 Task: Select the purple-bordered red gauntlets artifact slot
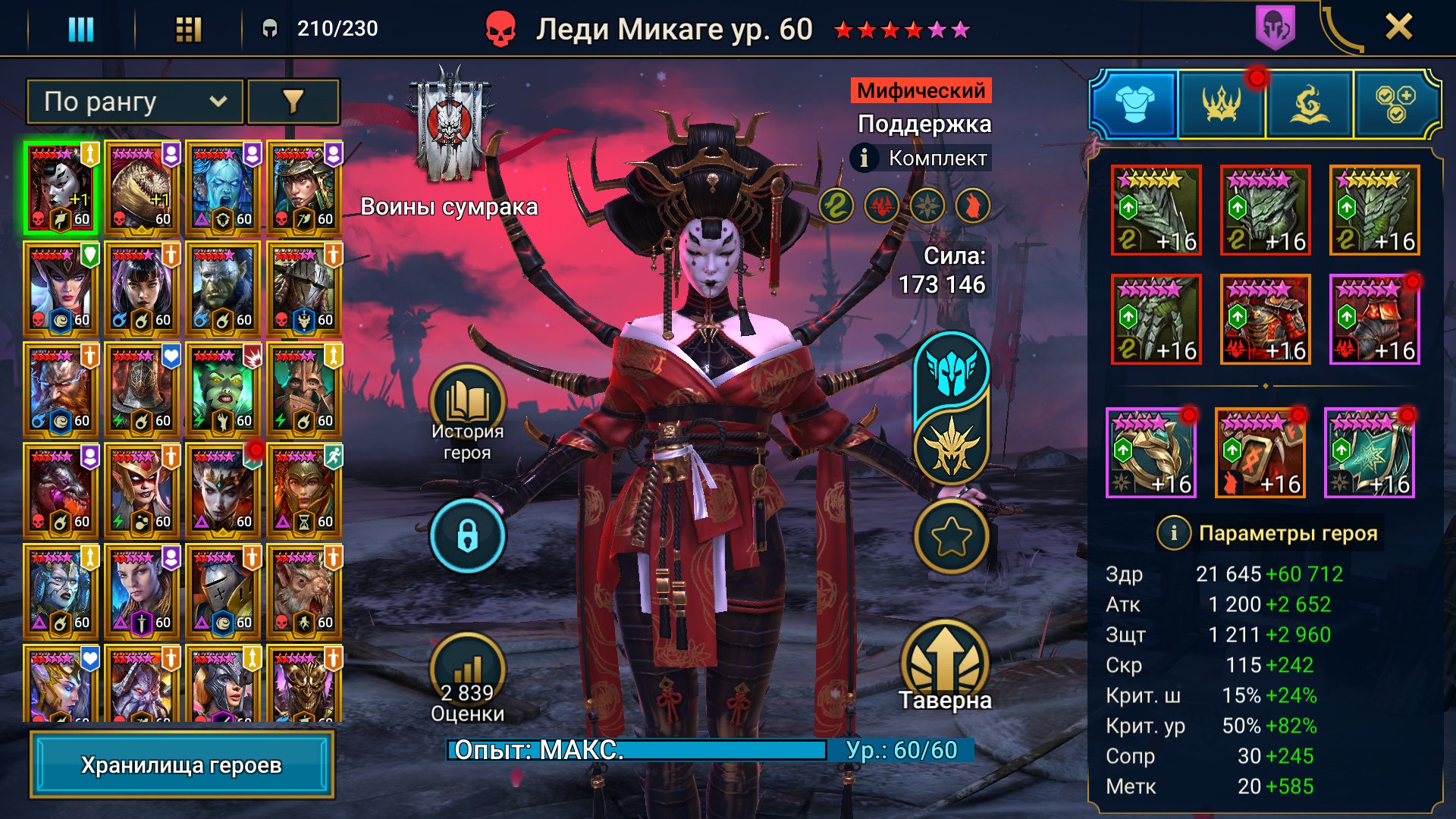[x=1374, y=319]
